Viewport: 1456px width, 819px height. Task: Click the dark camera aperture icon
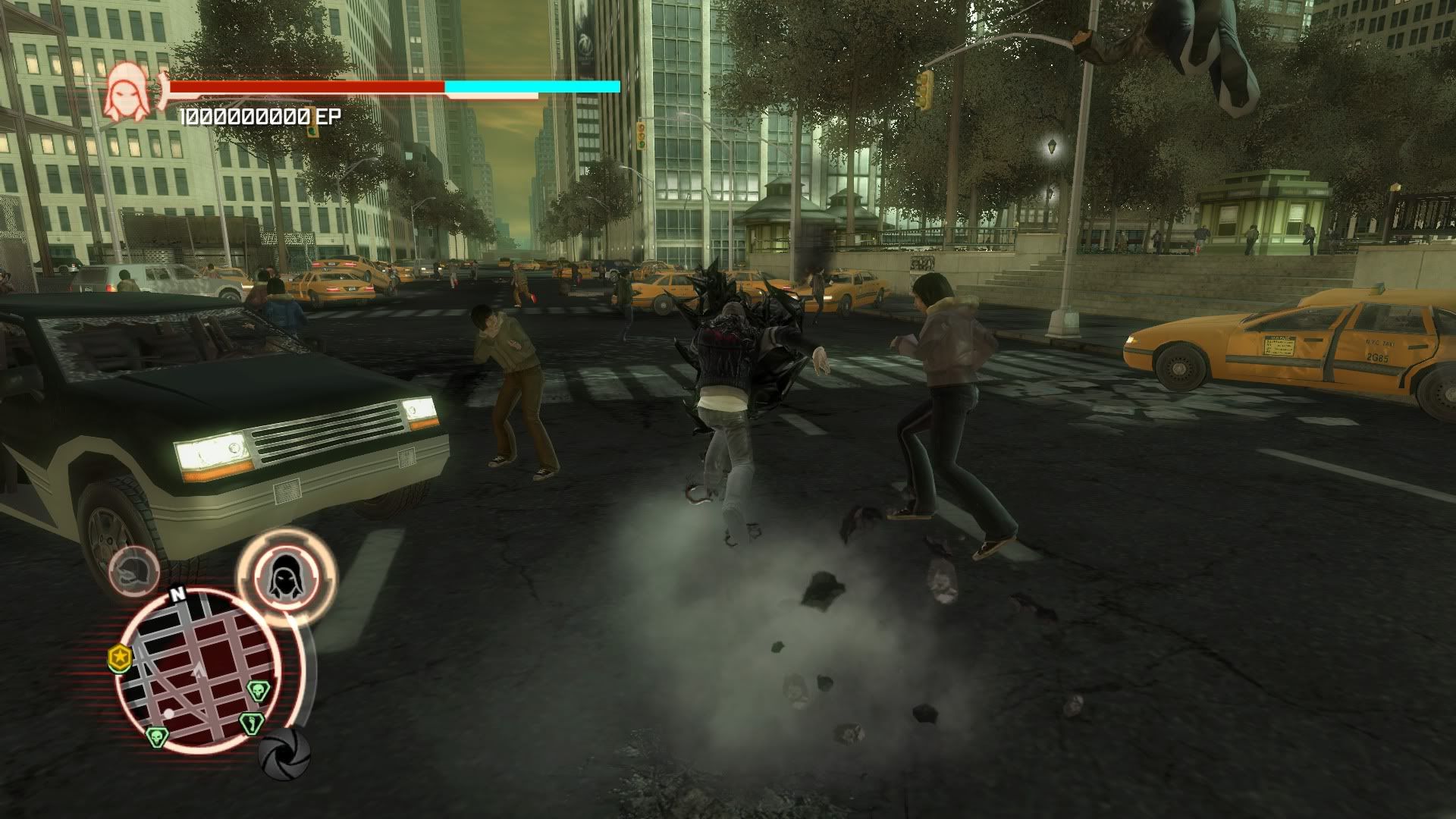(284, 753)
